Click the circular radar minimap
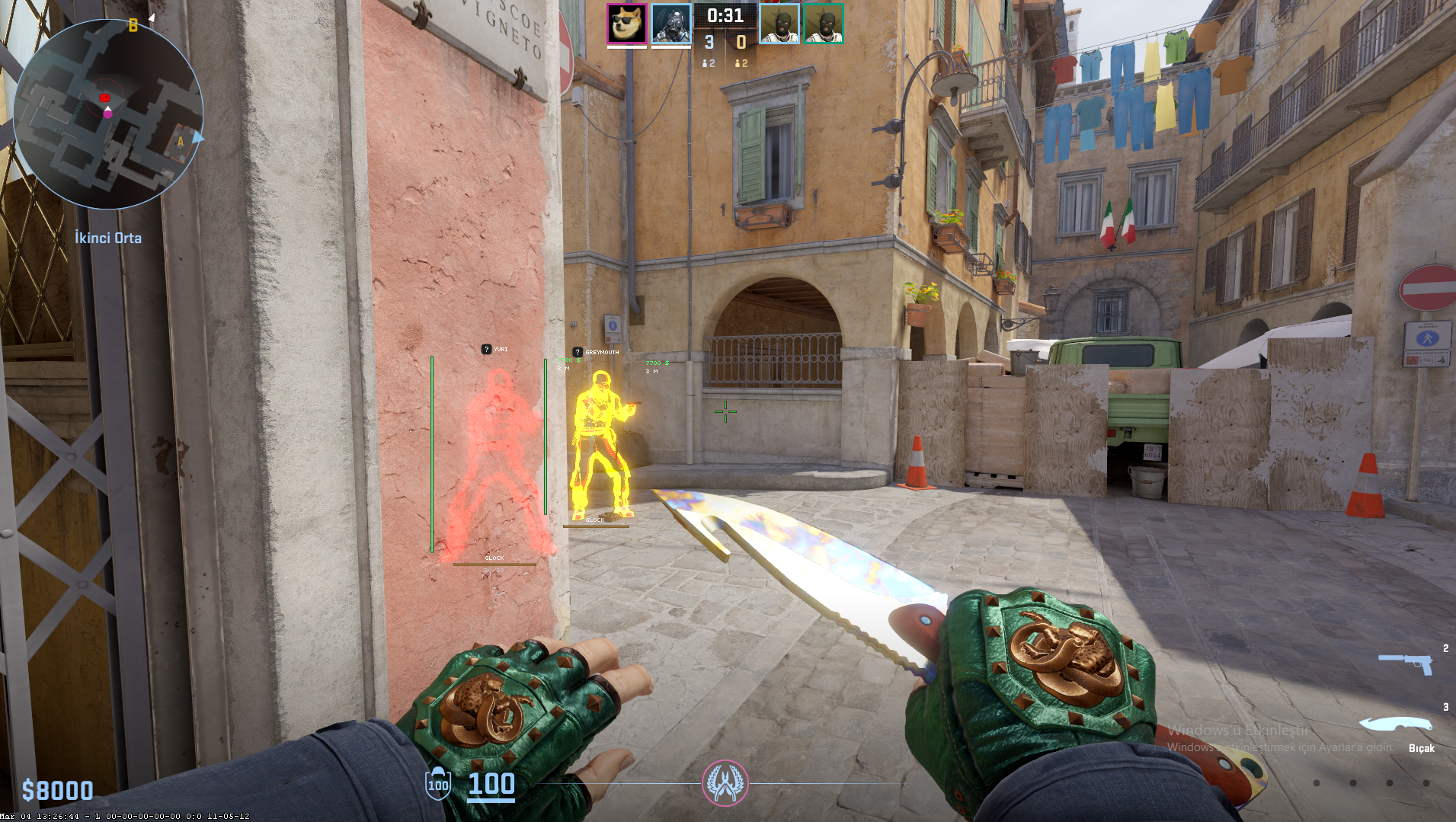1456x822 pixels. [x=108, y=114]
